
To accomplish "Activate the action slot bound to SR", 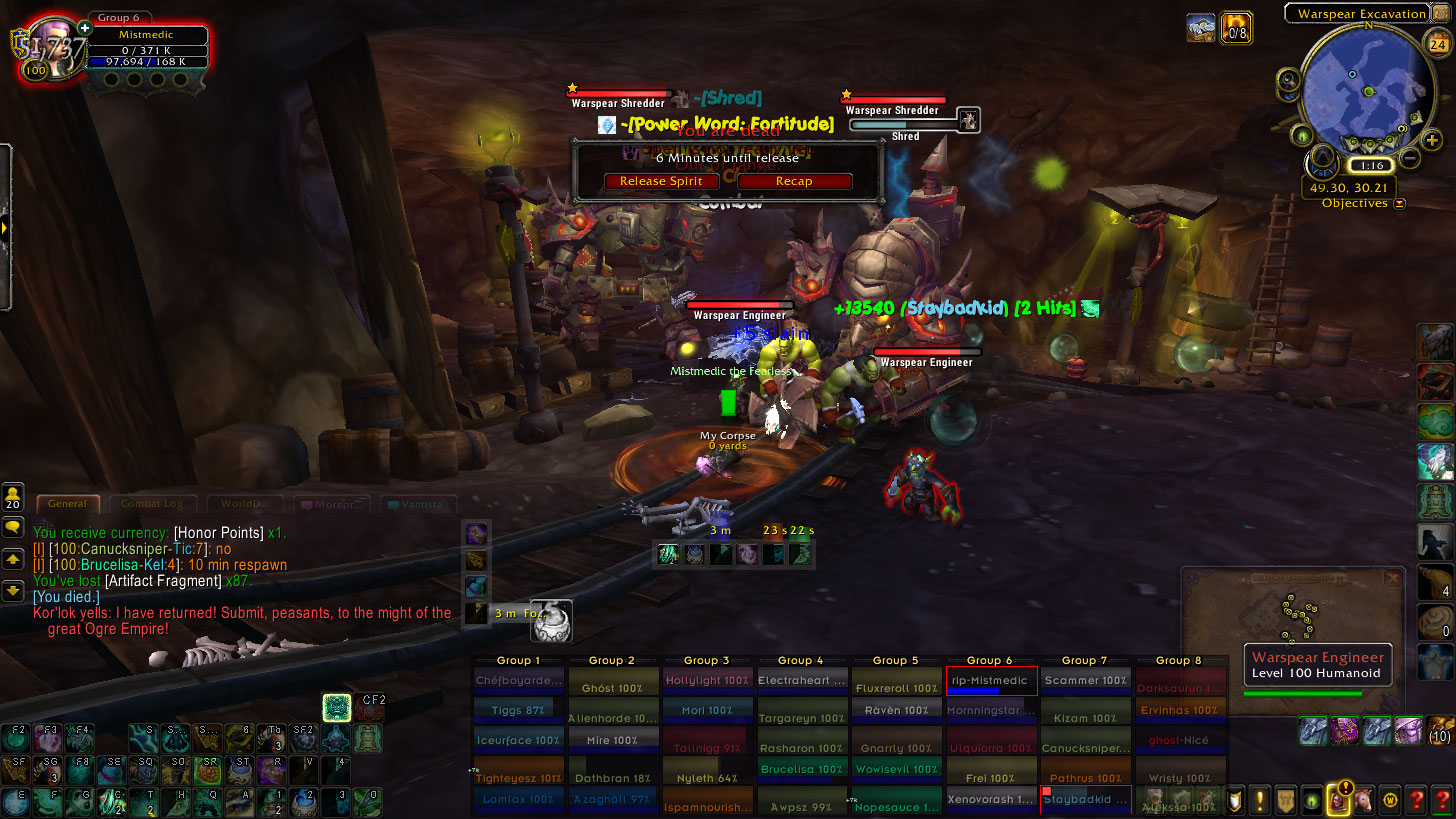I will 210,771.
